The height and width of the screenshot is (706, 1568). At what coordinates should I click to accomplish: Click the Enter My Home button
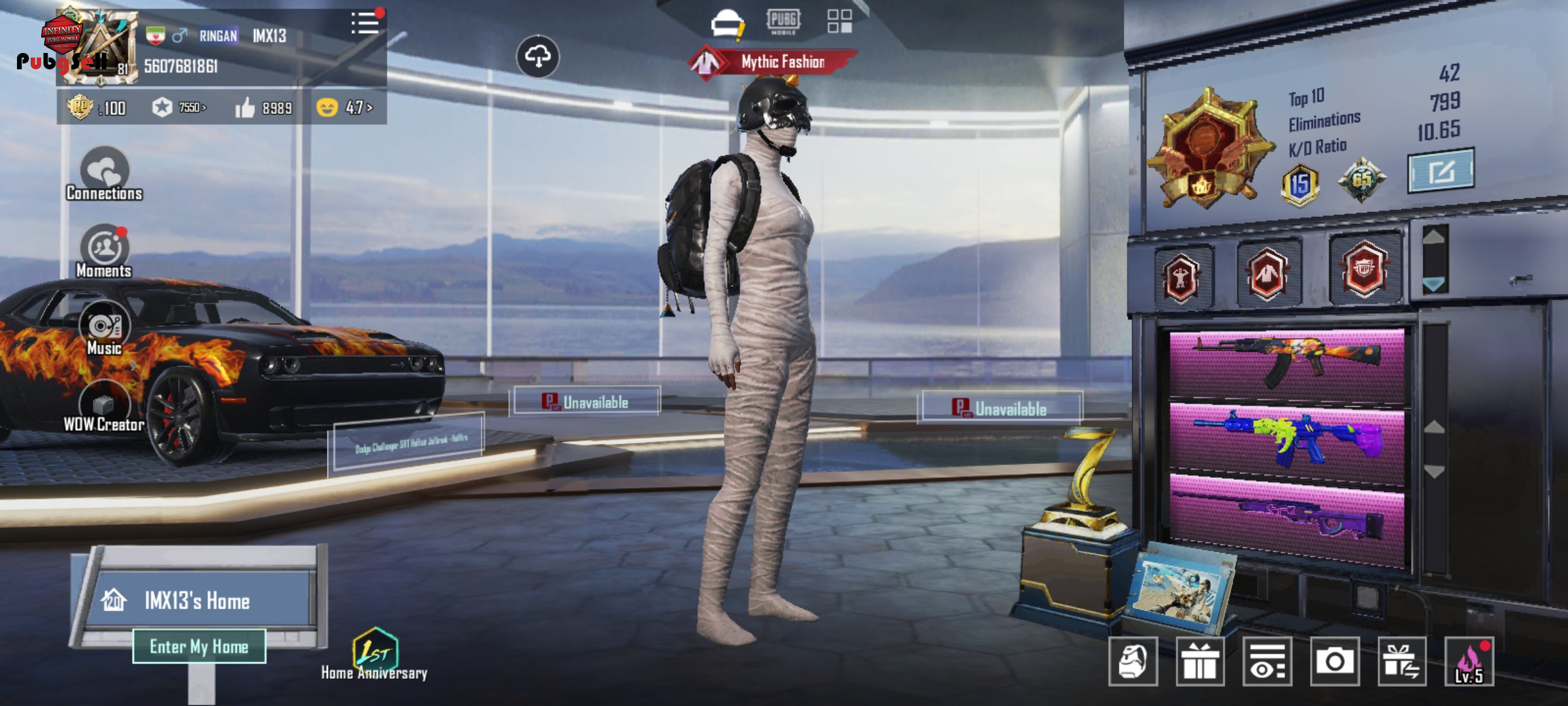tap(199, 647)
